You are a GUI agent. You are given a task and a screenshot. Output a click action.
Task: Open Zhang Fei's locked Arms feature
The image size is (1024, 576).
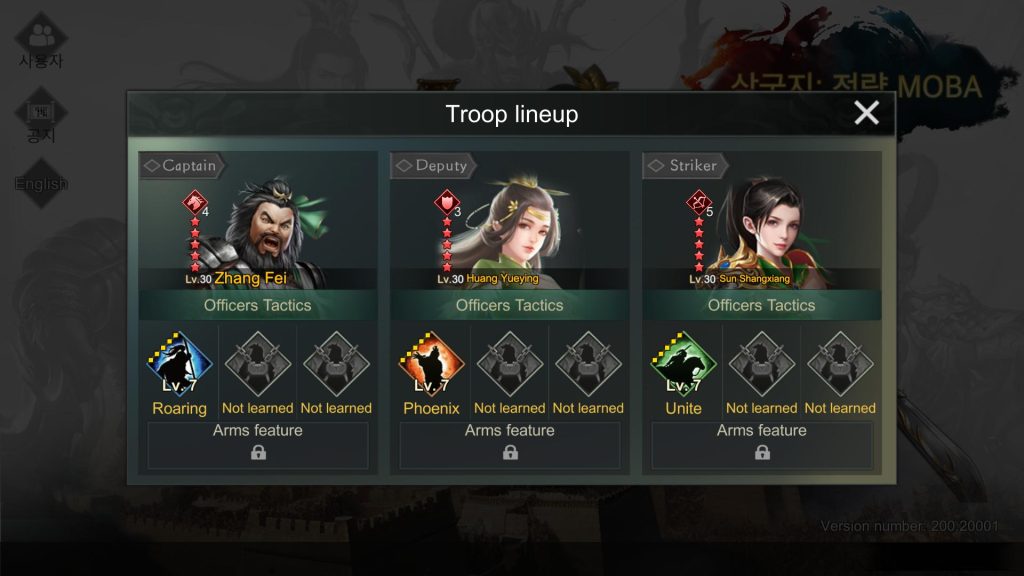click(x=258, y=445)
